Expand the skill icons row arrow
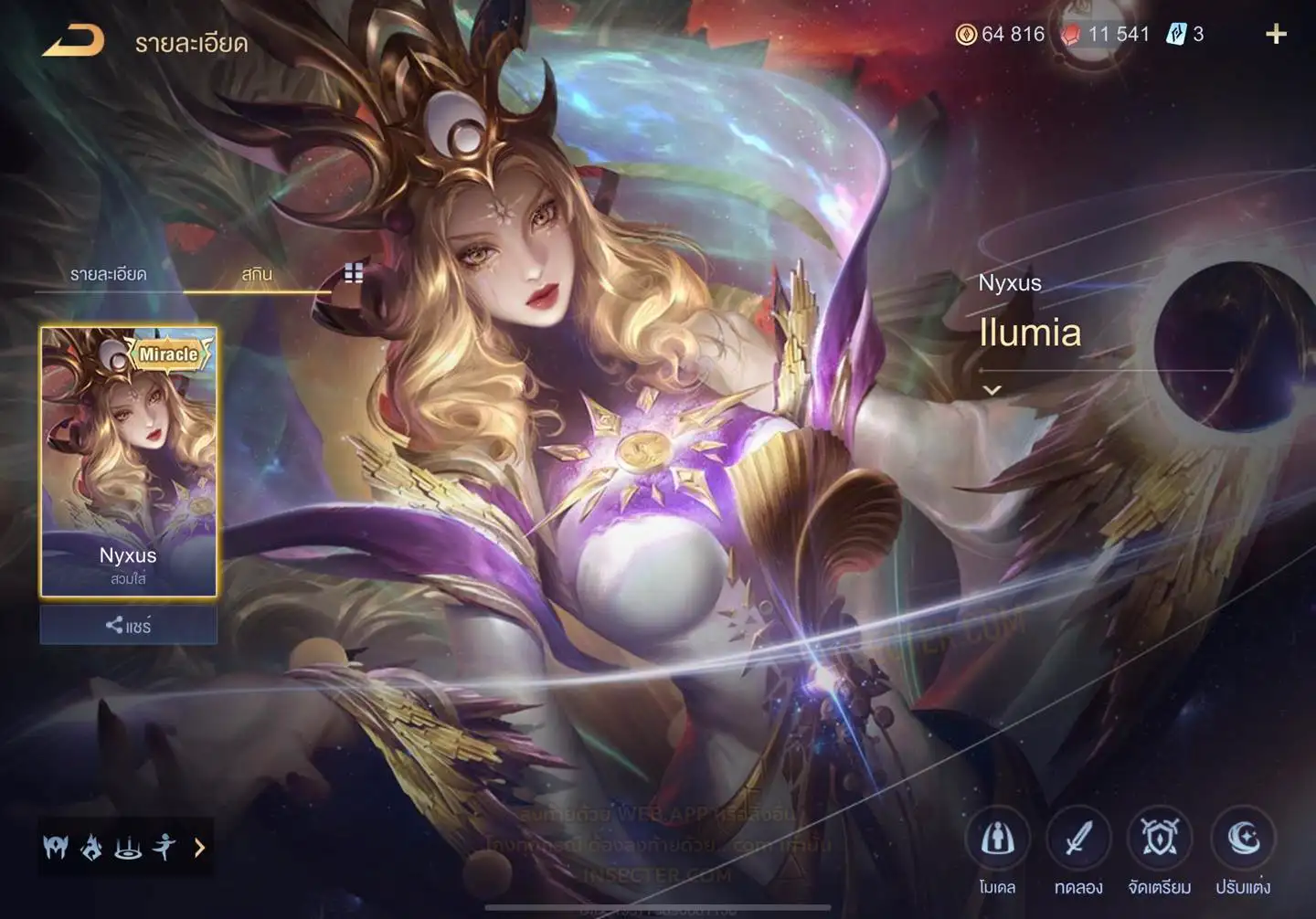 [x=200, y=848]
